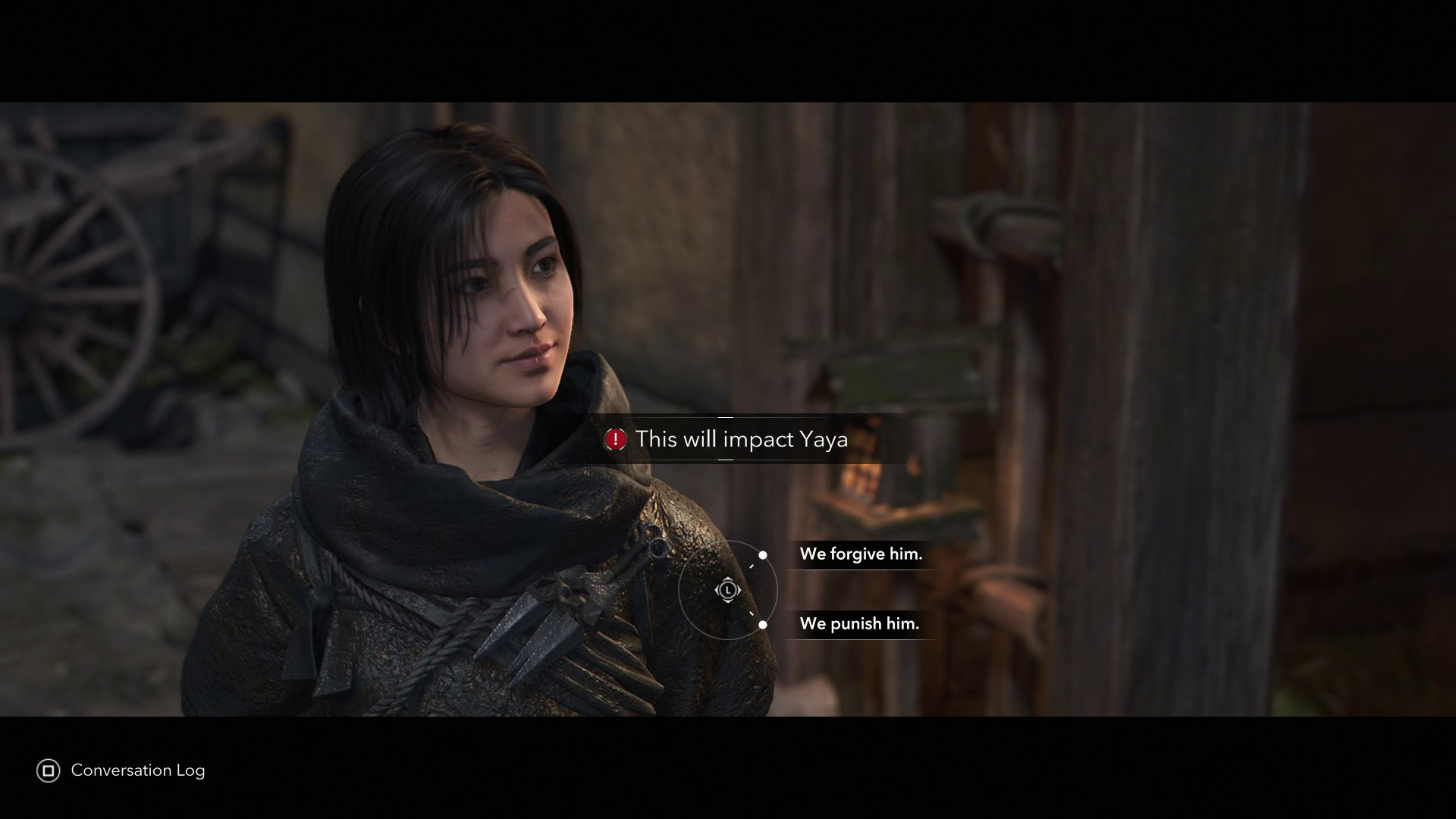1456x819 pixels.
Task: Choose the 'We forgive him.' dialogue option
Action: tap(861, 554)
